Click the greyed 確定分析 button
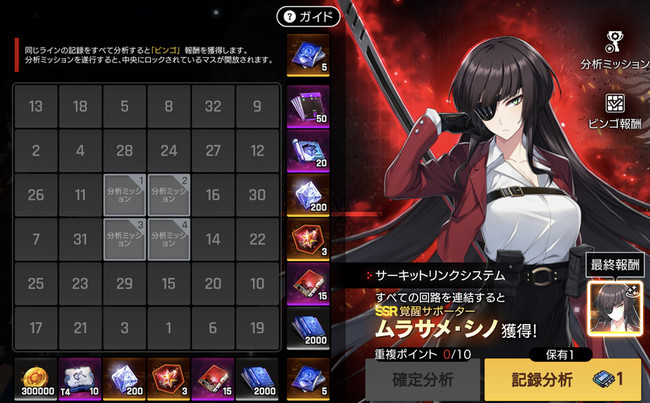The height and width of the screenshot is (403, 650). tap(424, 379)
